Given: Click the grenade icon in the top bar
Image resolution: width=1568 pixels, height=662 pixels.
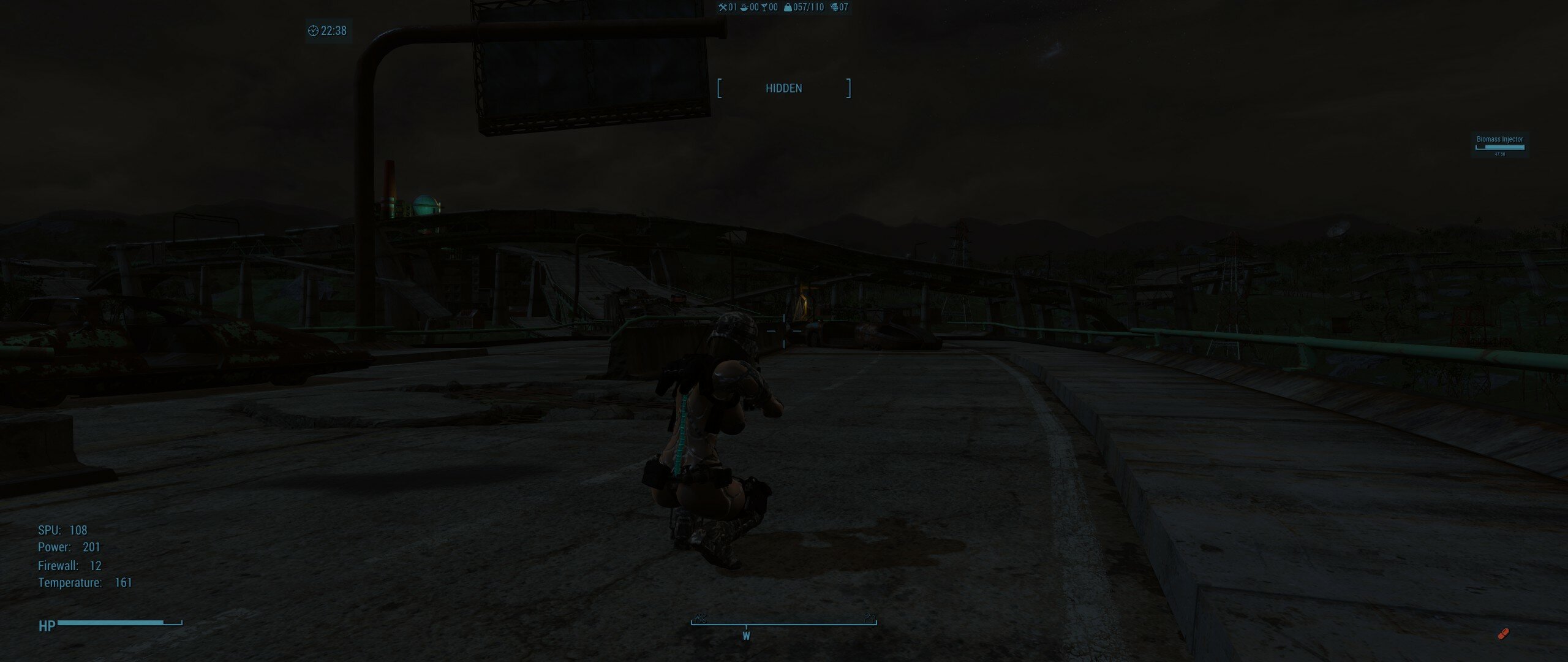Looking at the screenshot, I should (834, 7).
